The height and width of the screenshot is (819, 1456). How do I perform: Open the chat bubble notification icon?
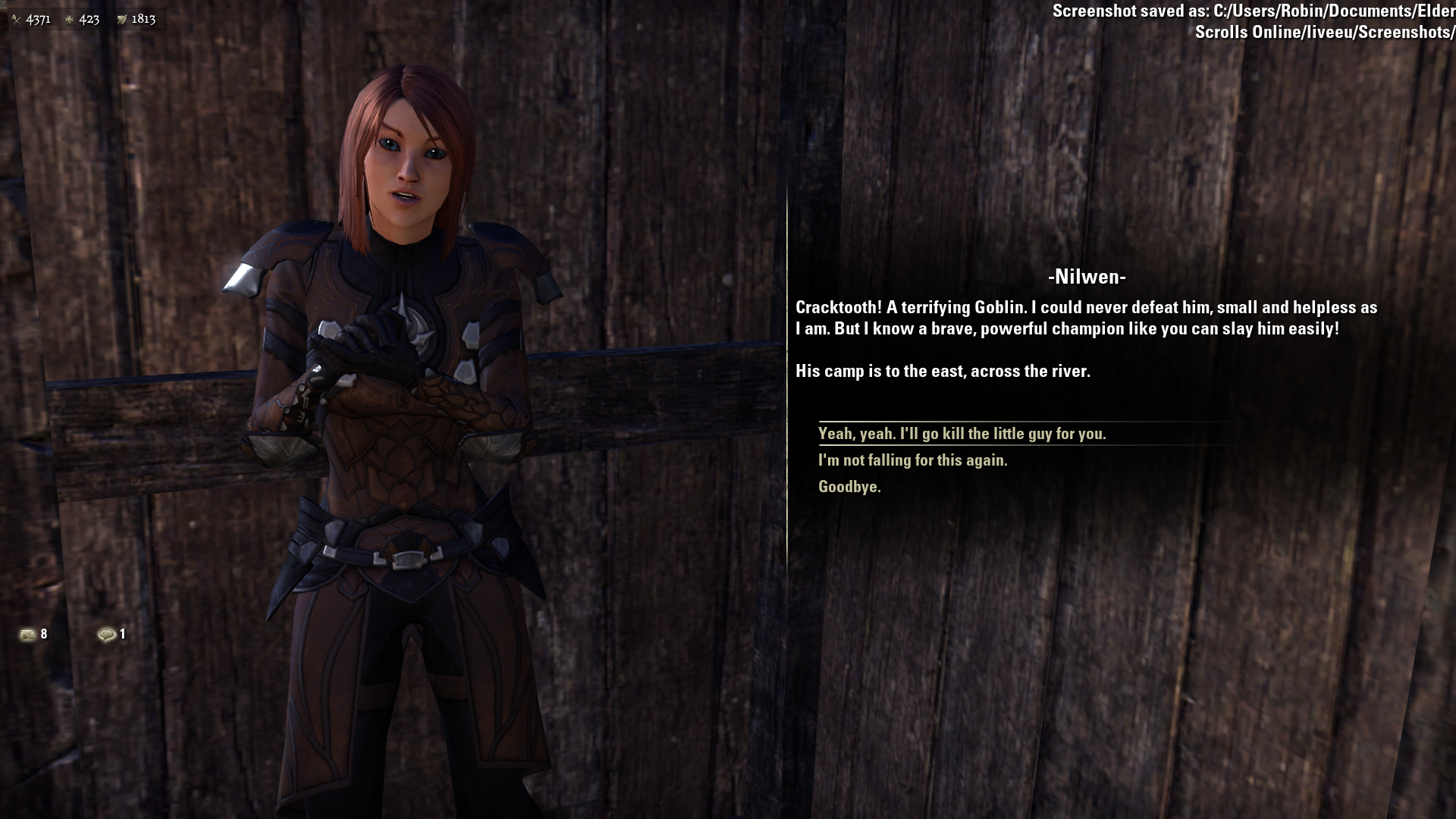point(107,634)
